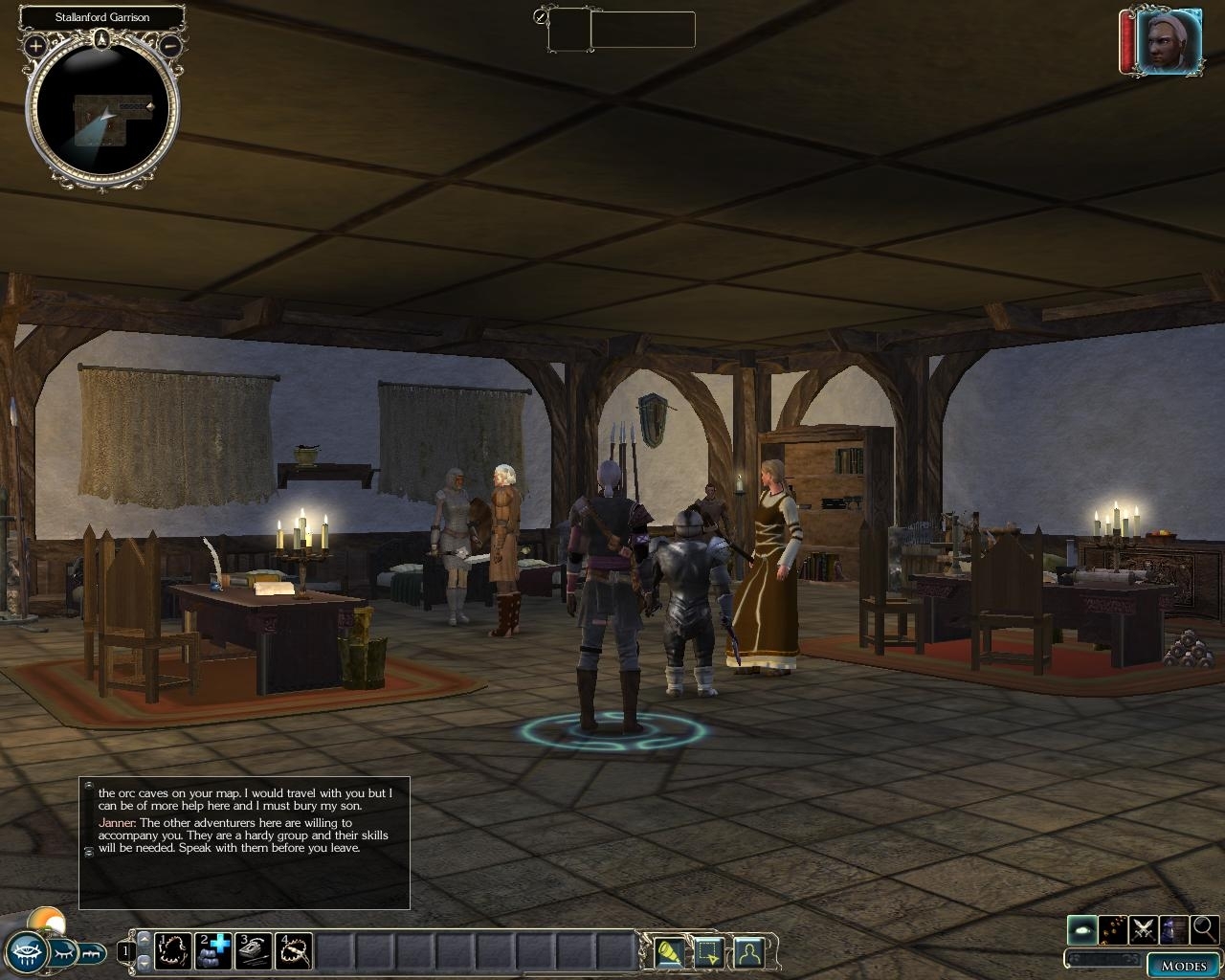
Task: Zoom out the minimap with minus button
Action: (169, 45)
